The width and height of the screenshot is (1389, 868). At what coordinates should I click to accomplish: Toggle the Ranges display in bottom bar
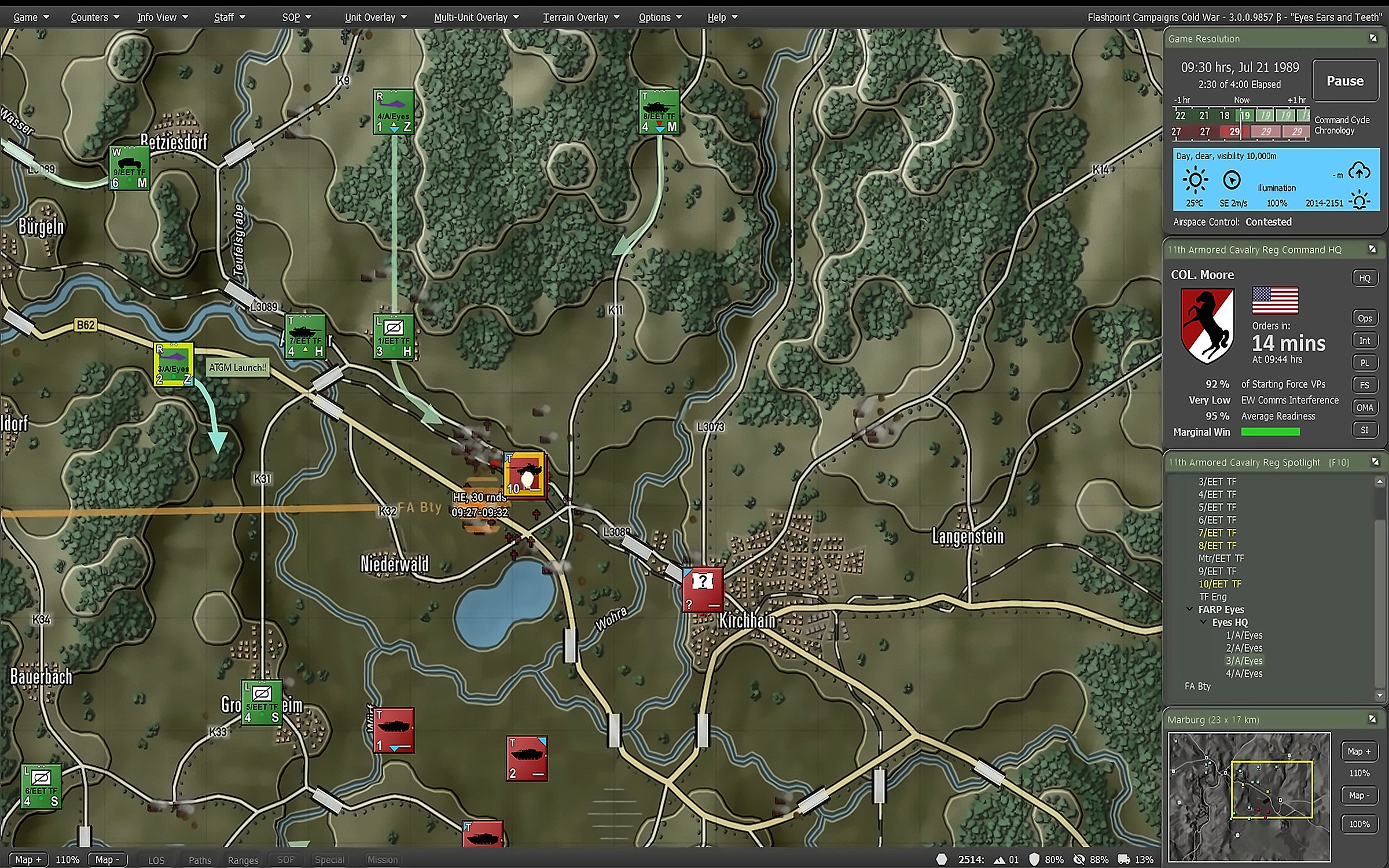coord(243,860)
